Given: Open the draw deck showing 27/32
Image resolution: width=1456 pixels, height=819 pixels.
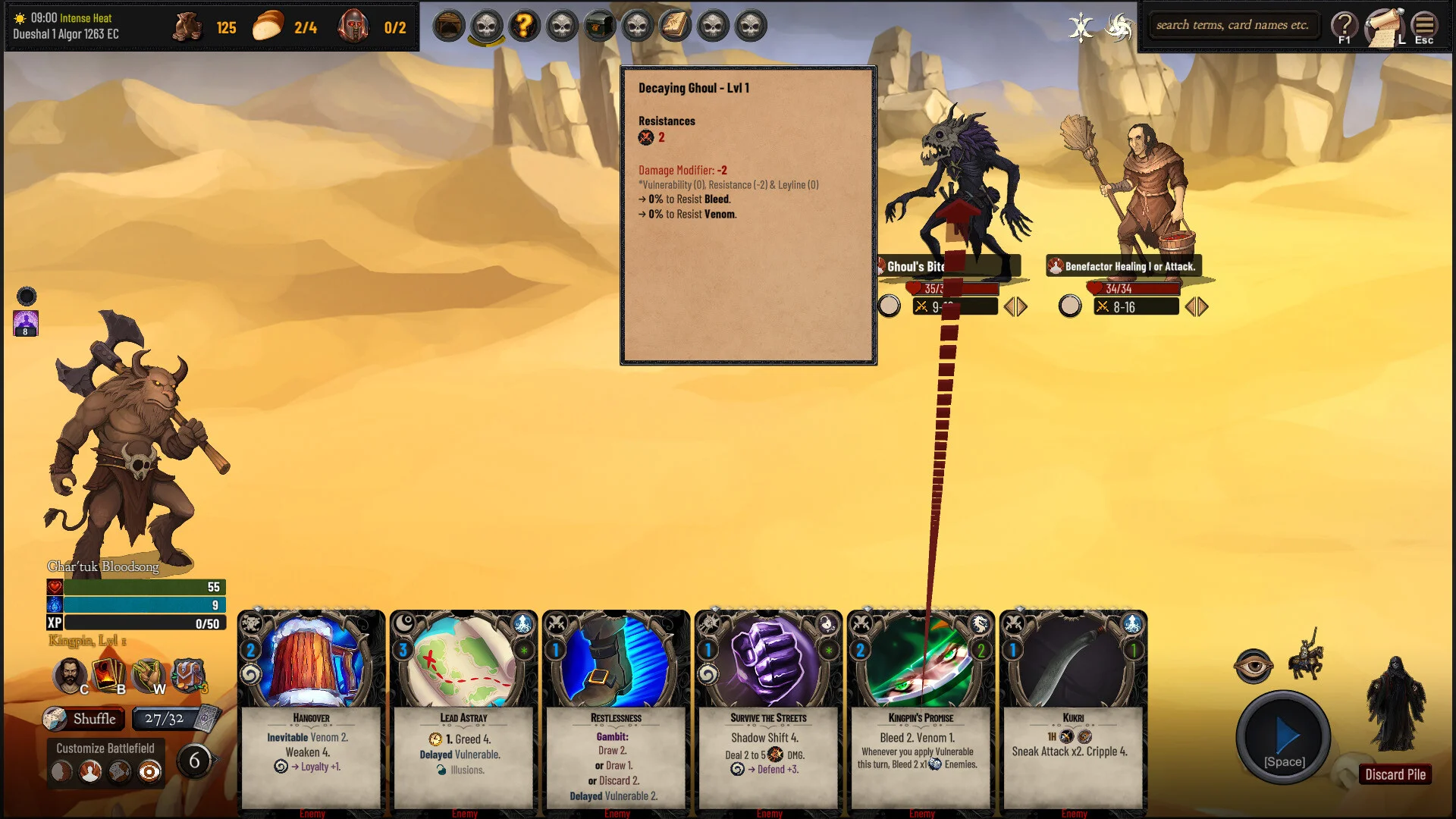Looking at the screenshot, I should tap(176, 718).
